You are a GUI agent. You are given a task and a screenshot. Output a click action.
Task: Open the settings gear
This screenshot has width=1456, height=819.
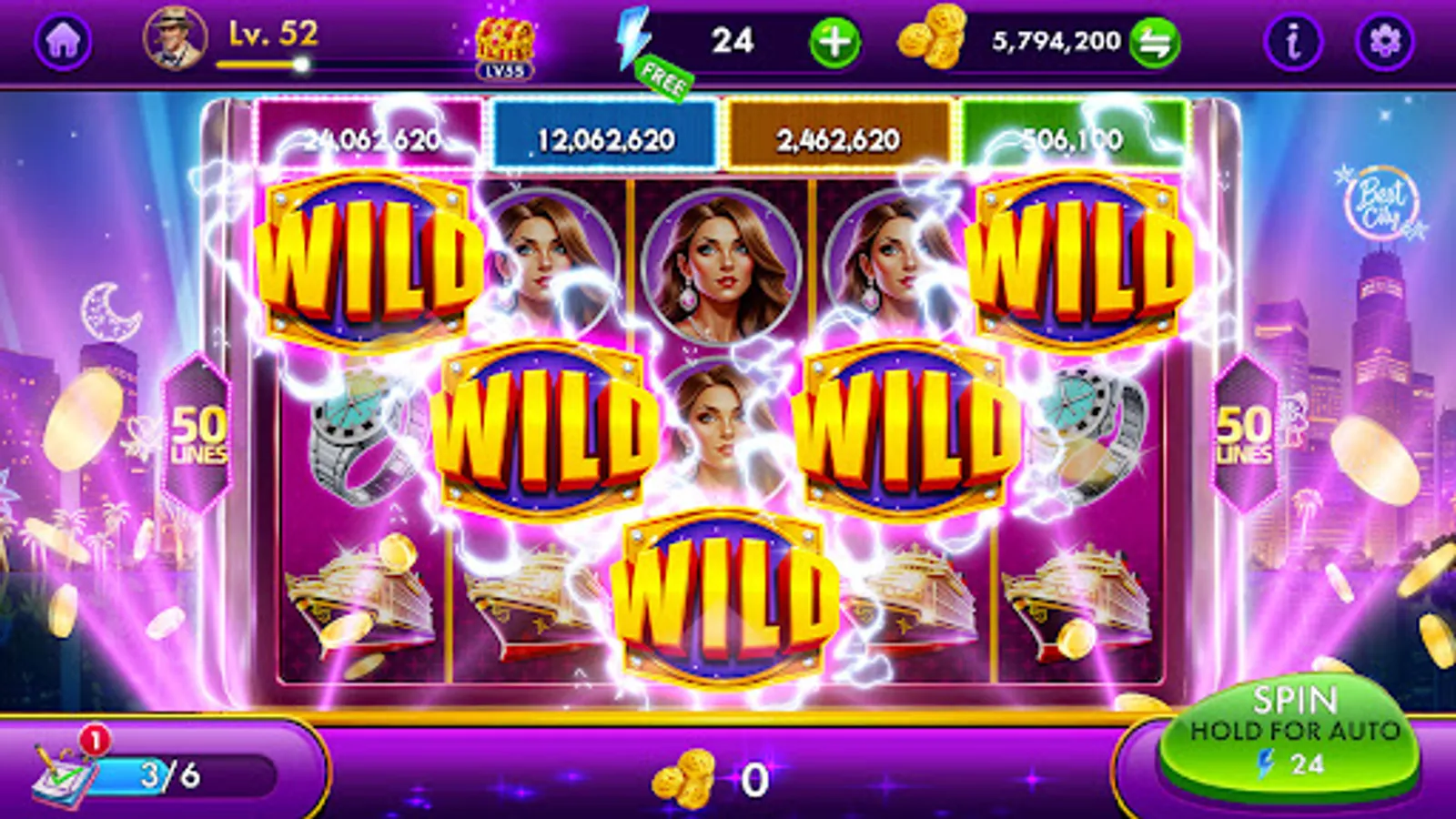1387,40
